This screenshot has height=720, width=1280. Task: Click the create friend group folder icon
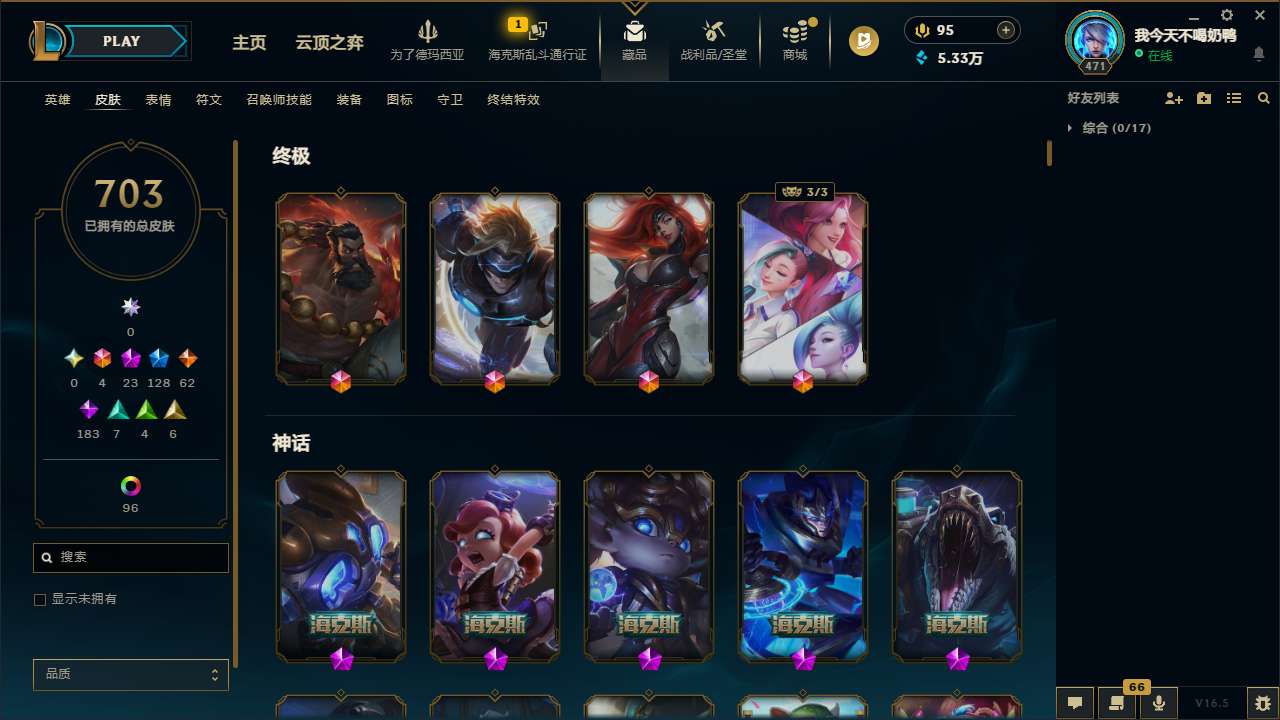(x=1204, y=97)
